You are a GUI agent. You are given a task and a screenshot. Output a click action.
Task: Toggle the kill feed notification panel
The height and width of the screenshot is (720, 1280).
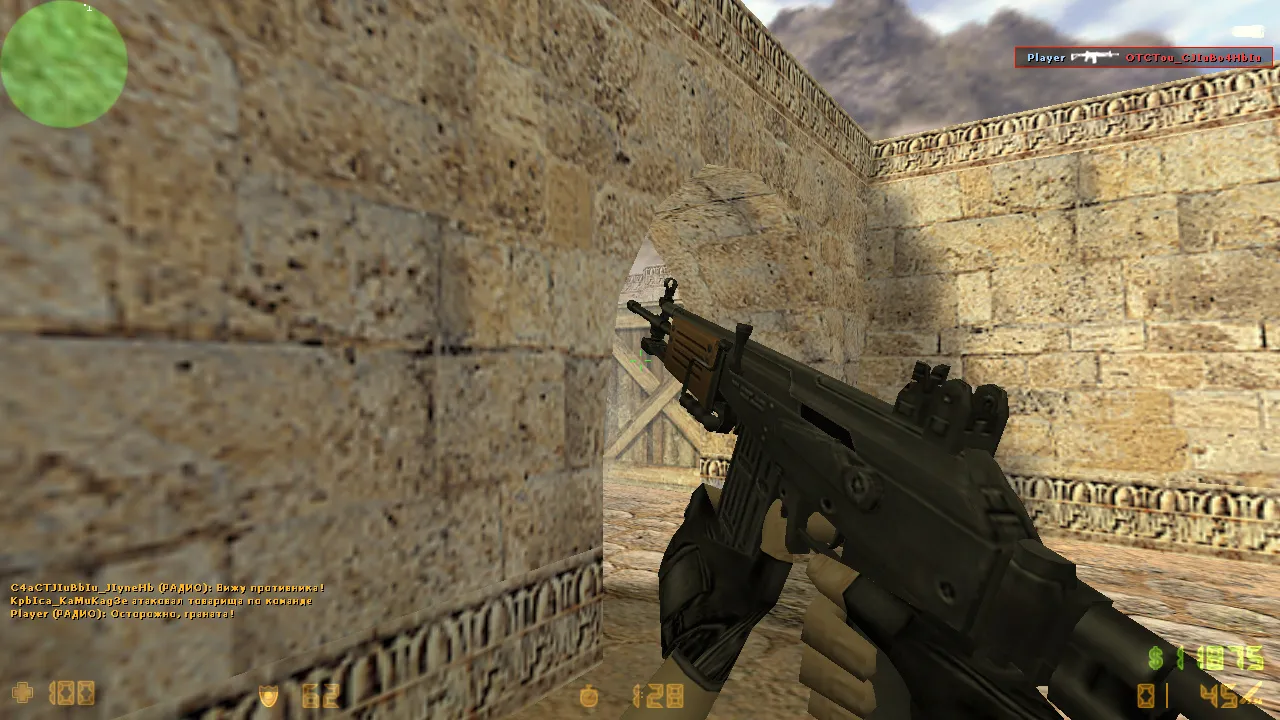point(1144,57)
